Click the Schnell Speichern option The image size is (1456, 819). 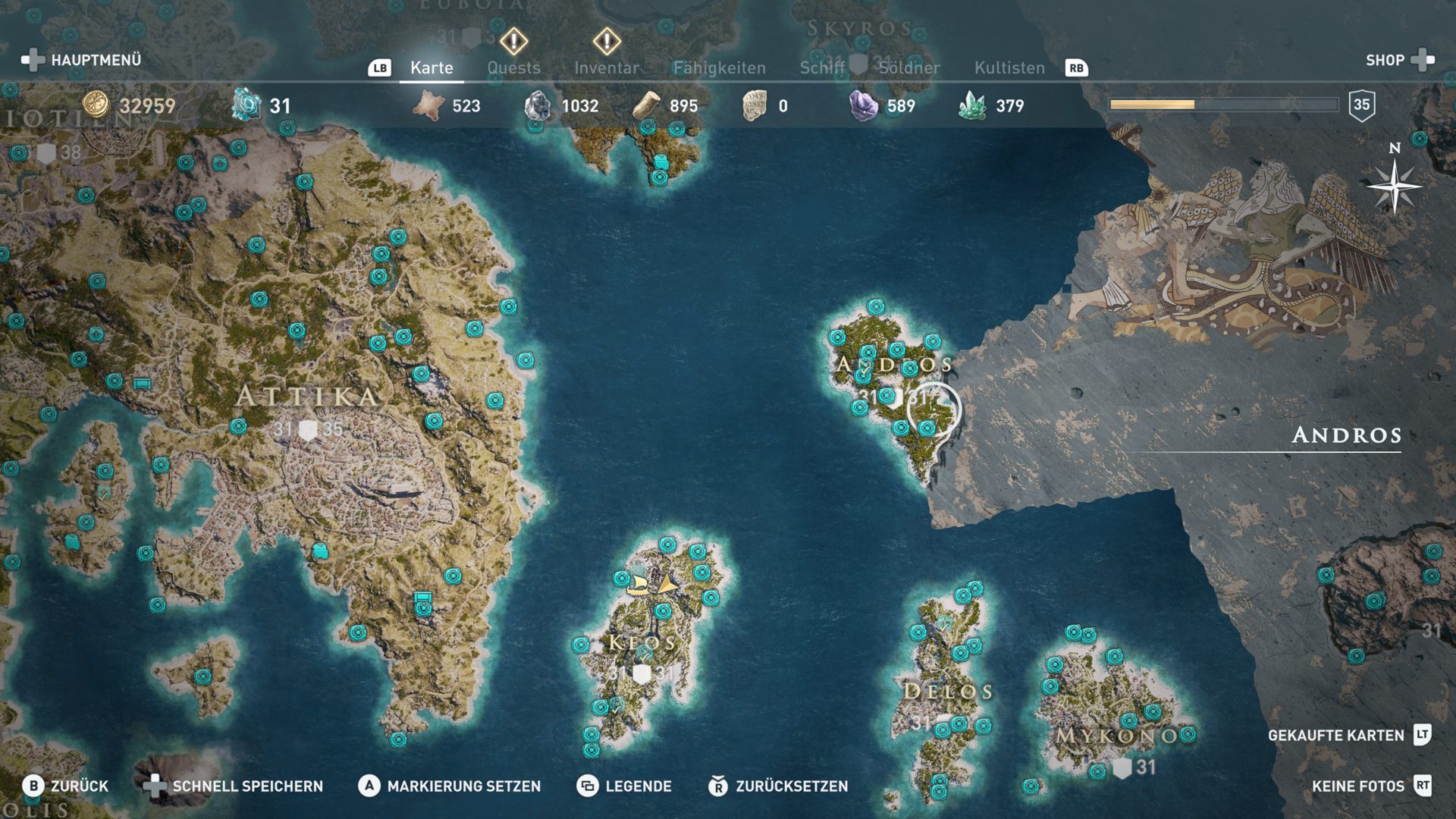(234, 786)
